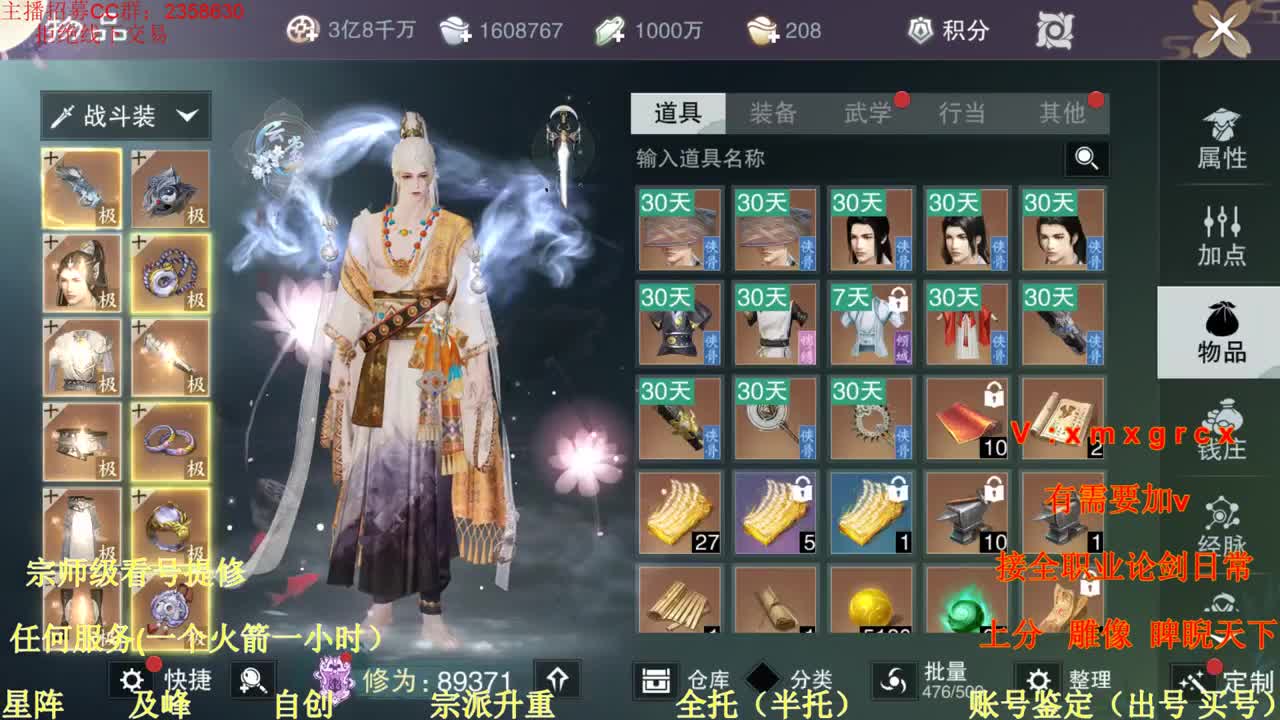Click the 快捷 quick settings gear icon
This screenshot has height=720, width=1280.
(x=130, y=677)
